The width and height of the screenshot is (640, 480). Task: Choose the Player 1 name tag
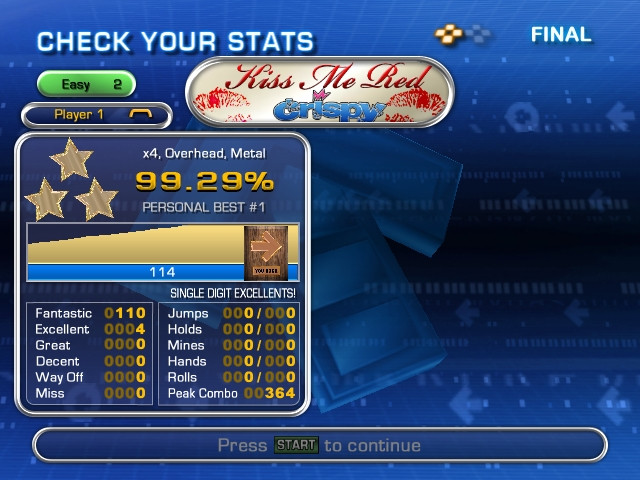coord(96,115)
